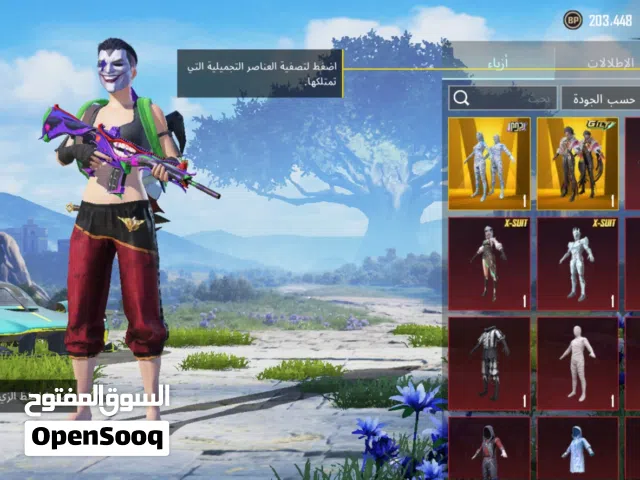This screenshot has width=640, height=480.
Task: Choose the pale mummy bodysuit outfit
Action: pos(576,362)
